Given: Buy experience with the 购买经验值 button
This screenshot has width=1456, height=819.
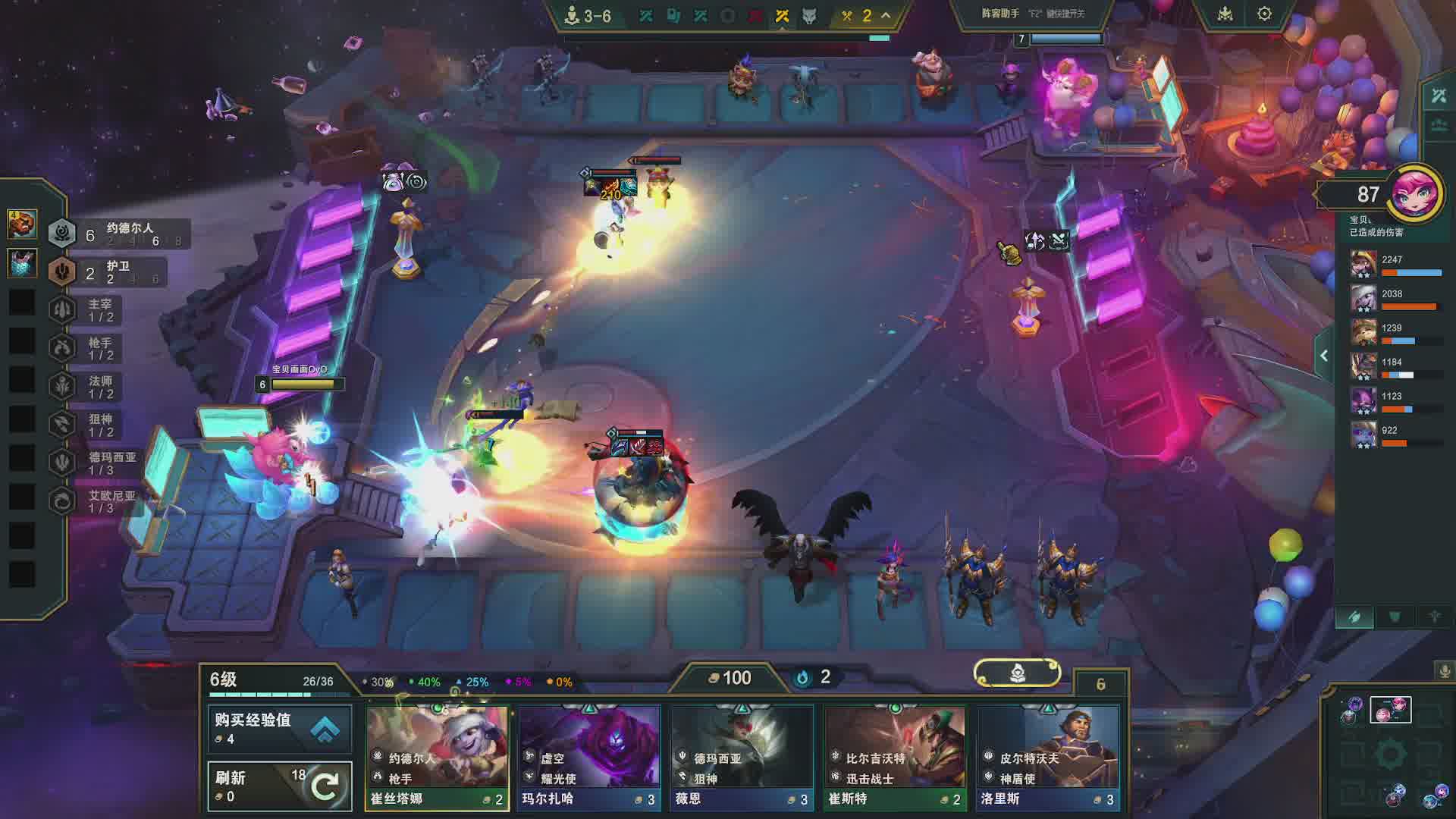Looking at the screenshot, I should (279, 728).
